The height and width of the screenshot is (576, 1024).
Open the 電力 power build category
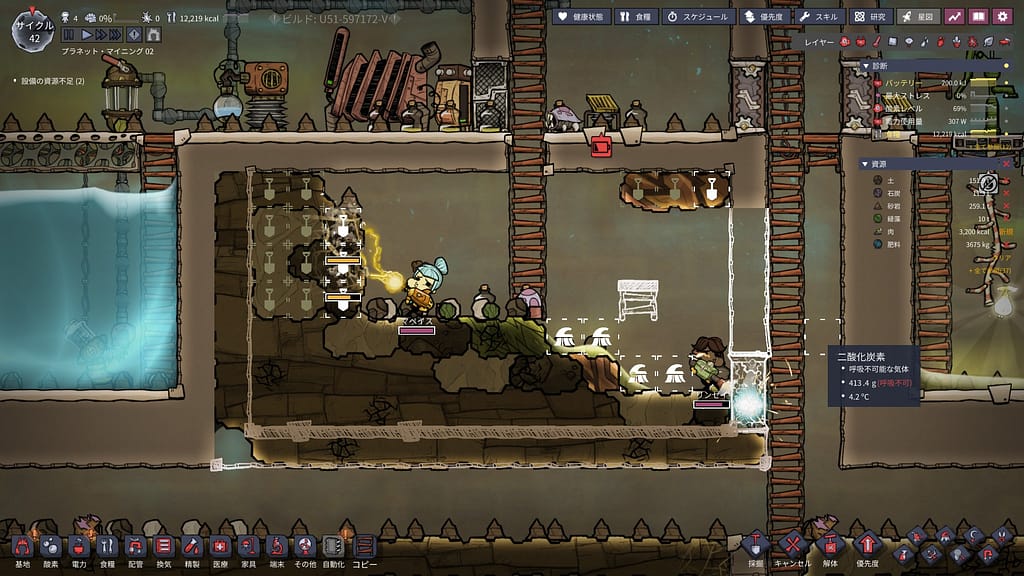click(x=78, y=548)
